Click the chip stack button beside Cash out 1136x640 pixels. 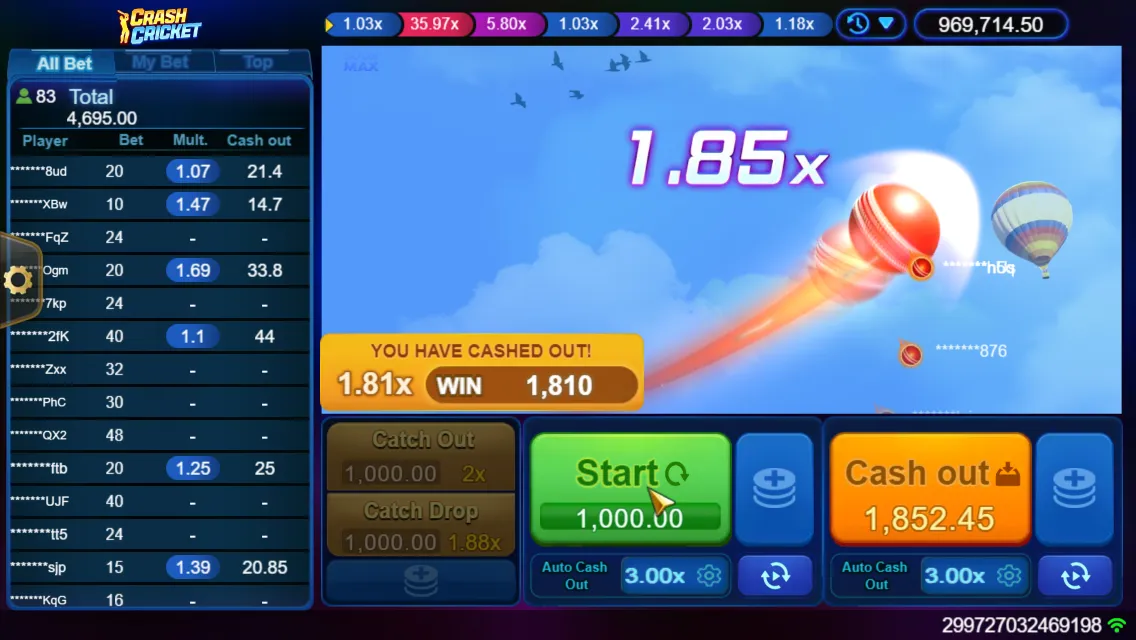point(1074,488)
